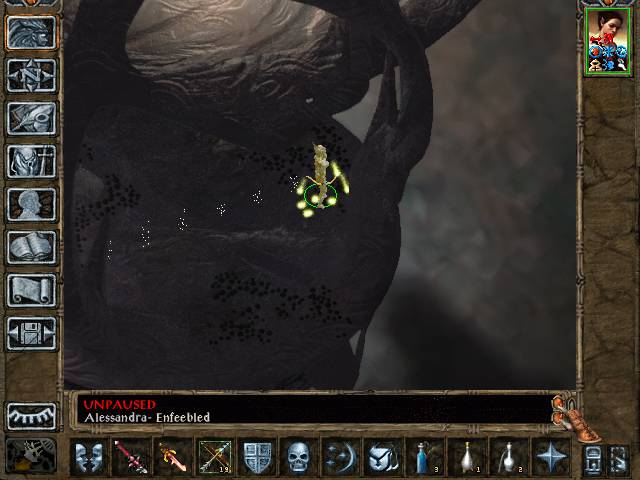Activate the talk masks icon
The width and height of the screenshot is (640, 480).
(90, 457)
